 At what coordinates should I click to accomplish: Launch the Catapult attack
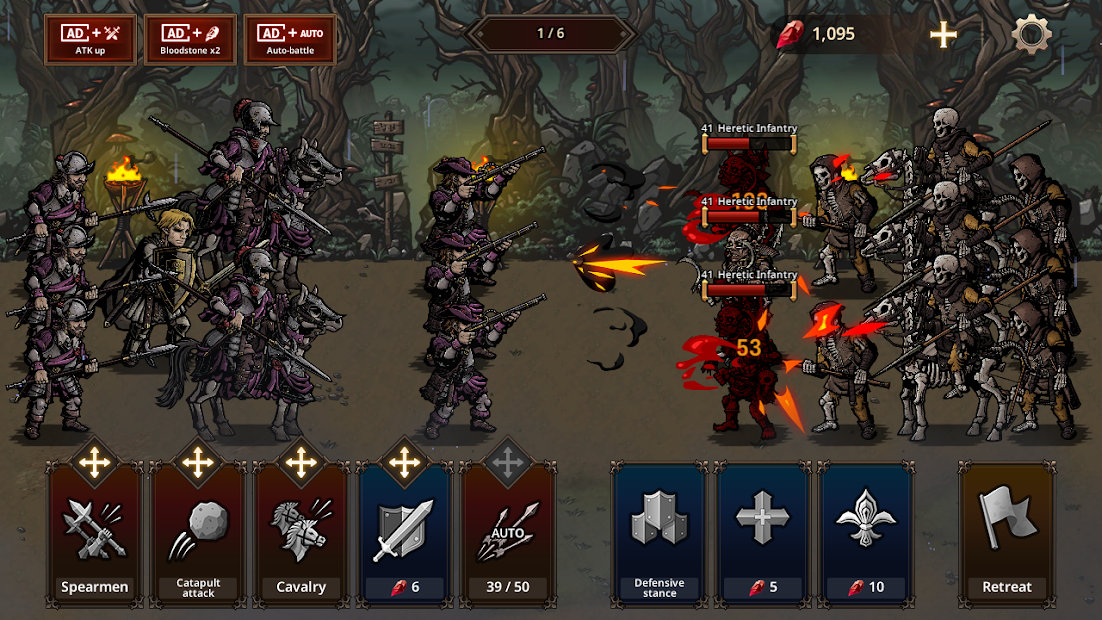[198, 535]
